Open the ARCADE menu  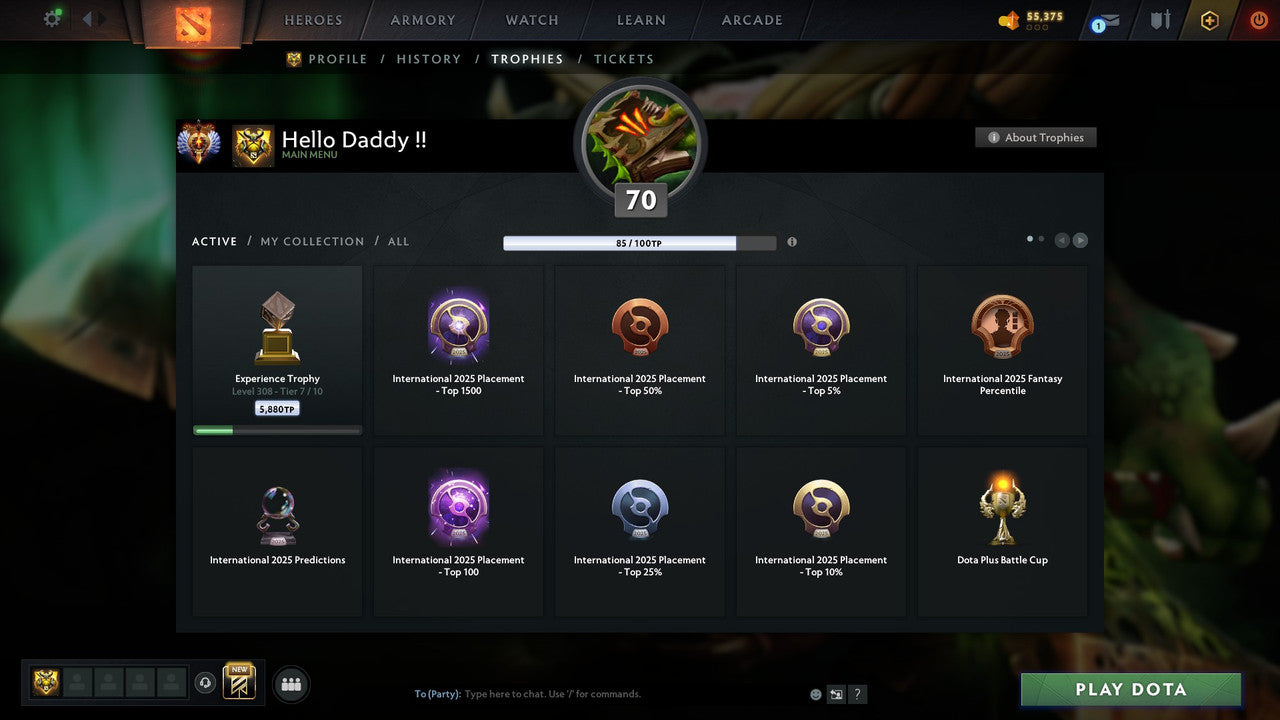(x=751, y=19)
